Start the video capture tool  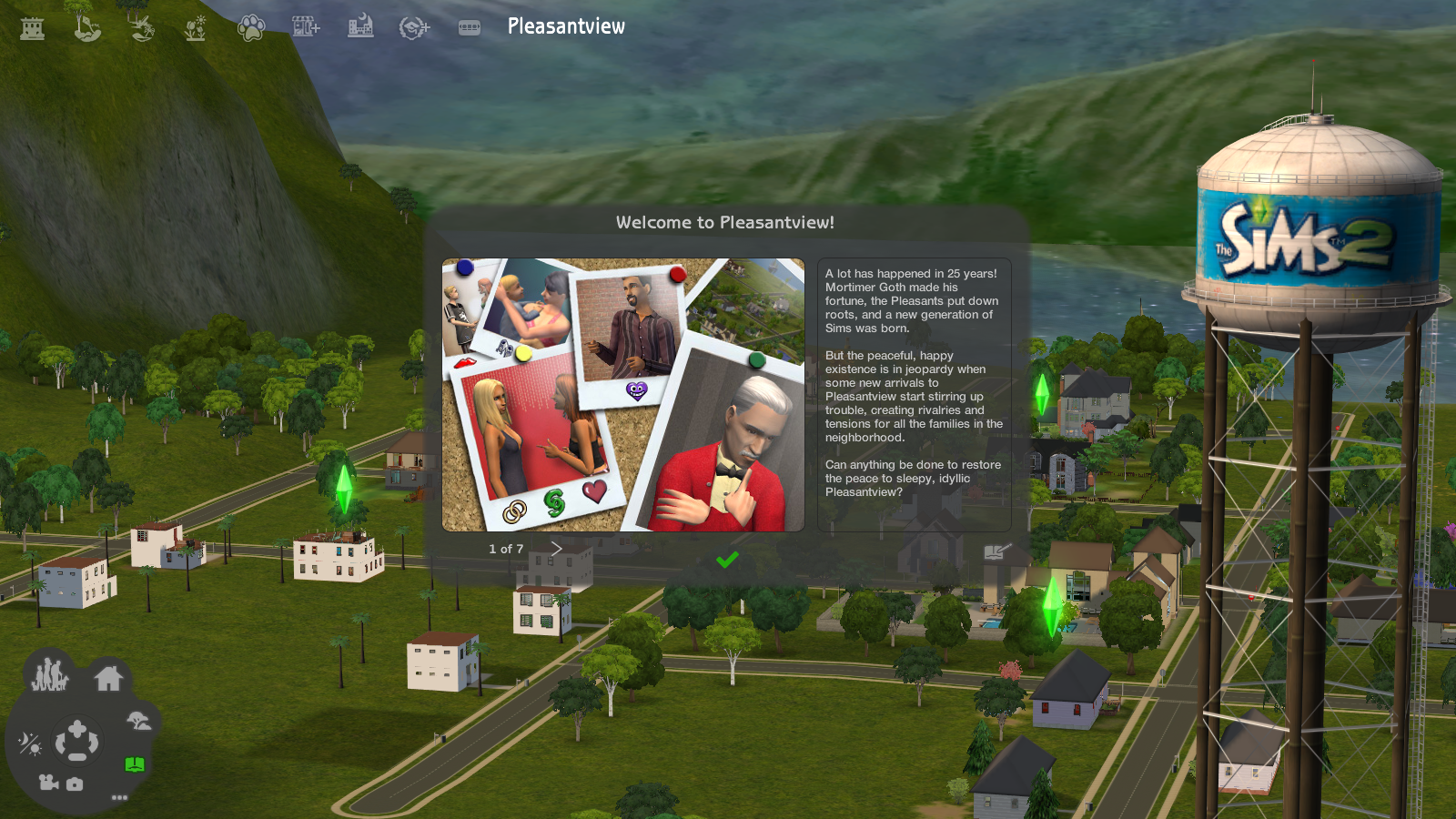pos(48,783)
